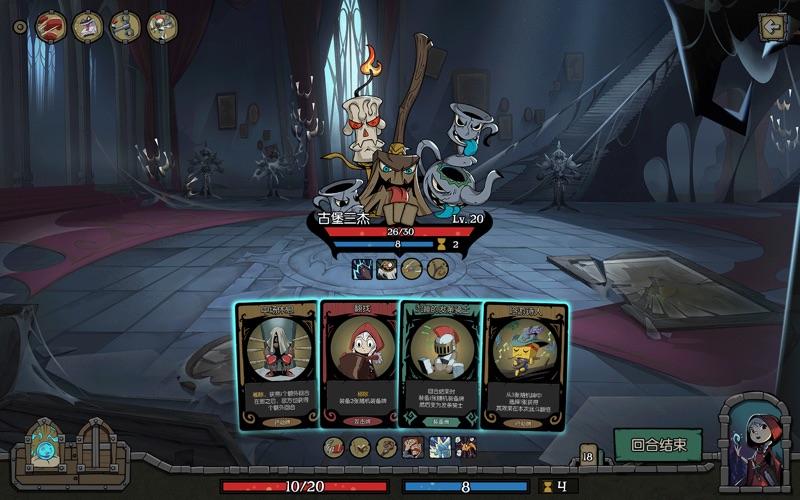Select the 翻找 red hood card
Image resolution: width=800 pixels, height=500 pixels.
coord(359,365)
